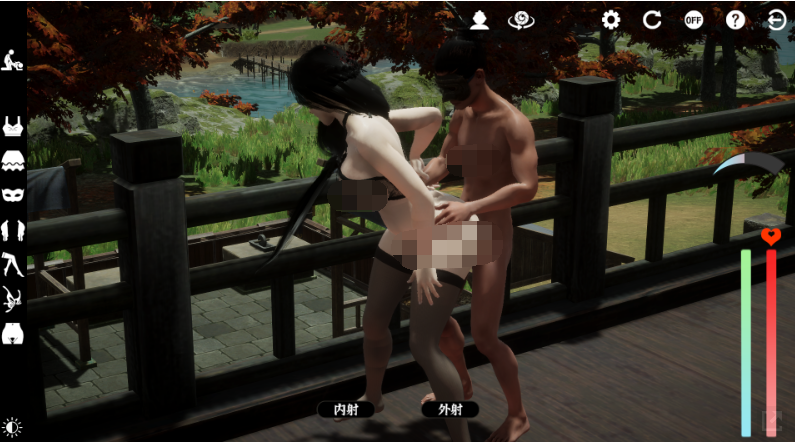The height and width of the screenshot is (442, 795).
Task: Open the question mark help
Action: tap(735, 20)
